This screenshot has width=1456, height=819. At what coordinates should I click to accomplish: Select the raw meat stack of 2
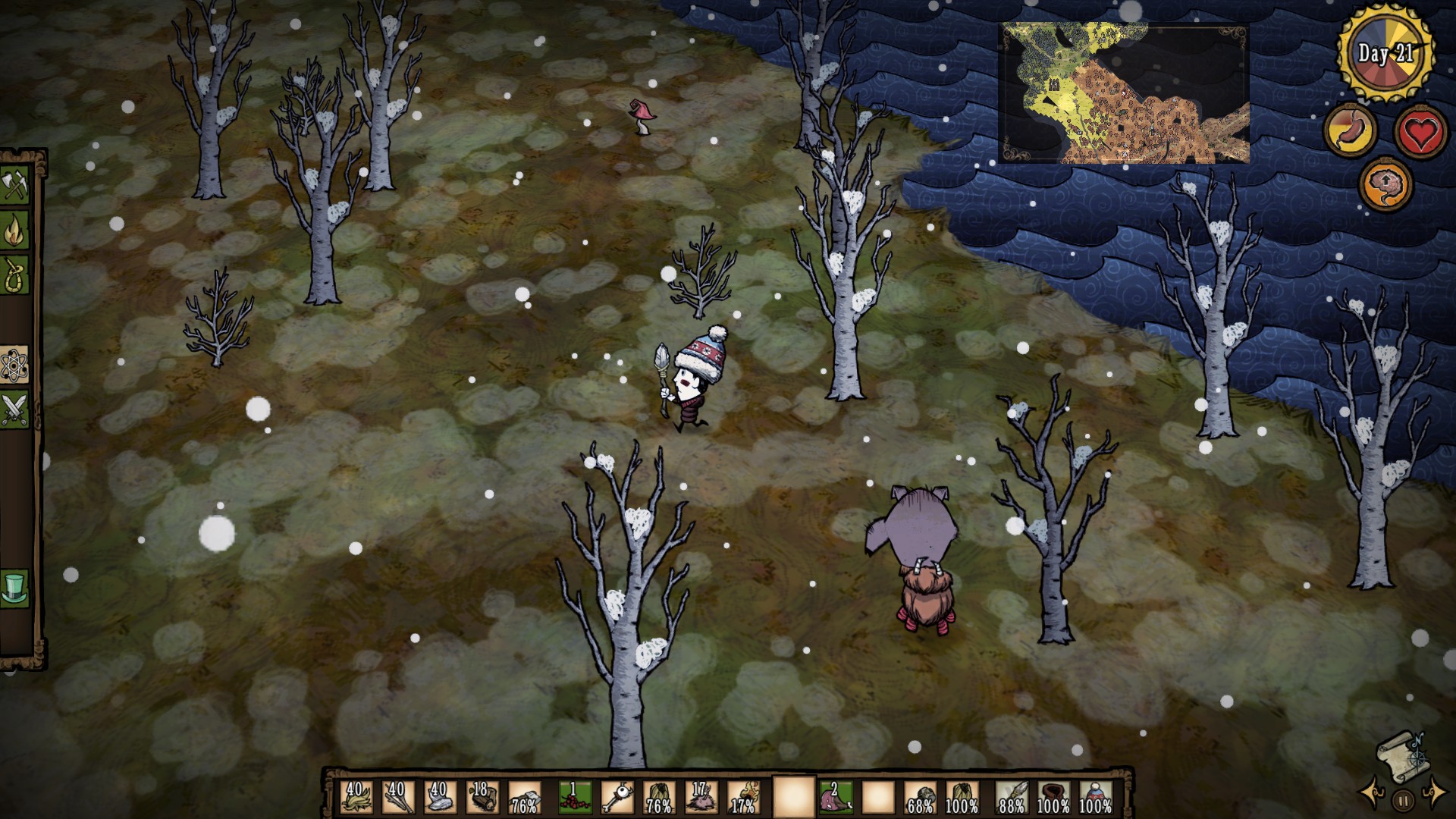(835, 798)
